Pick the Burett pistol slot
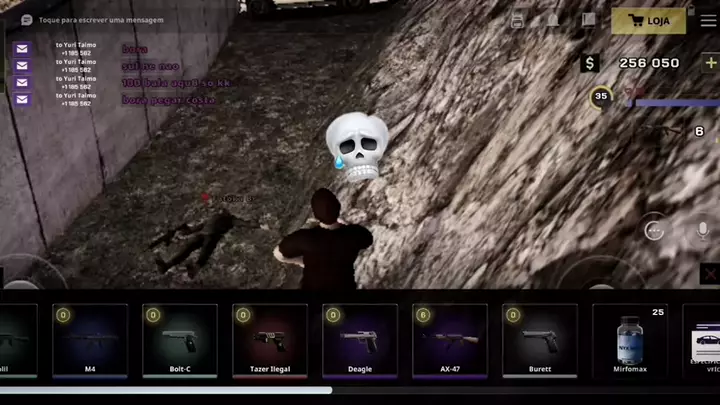This screenshot has width=720, height=405. click(540, 341)
